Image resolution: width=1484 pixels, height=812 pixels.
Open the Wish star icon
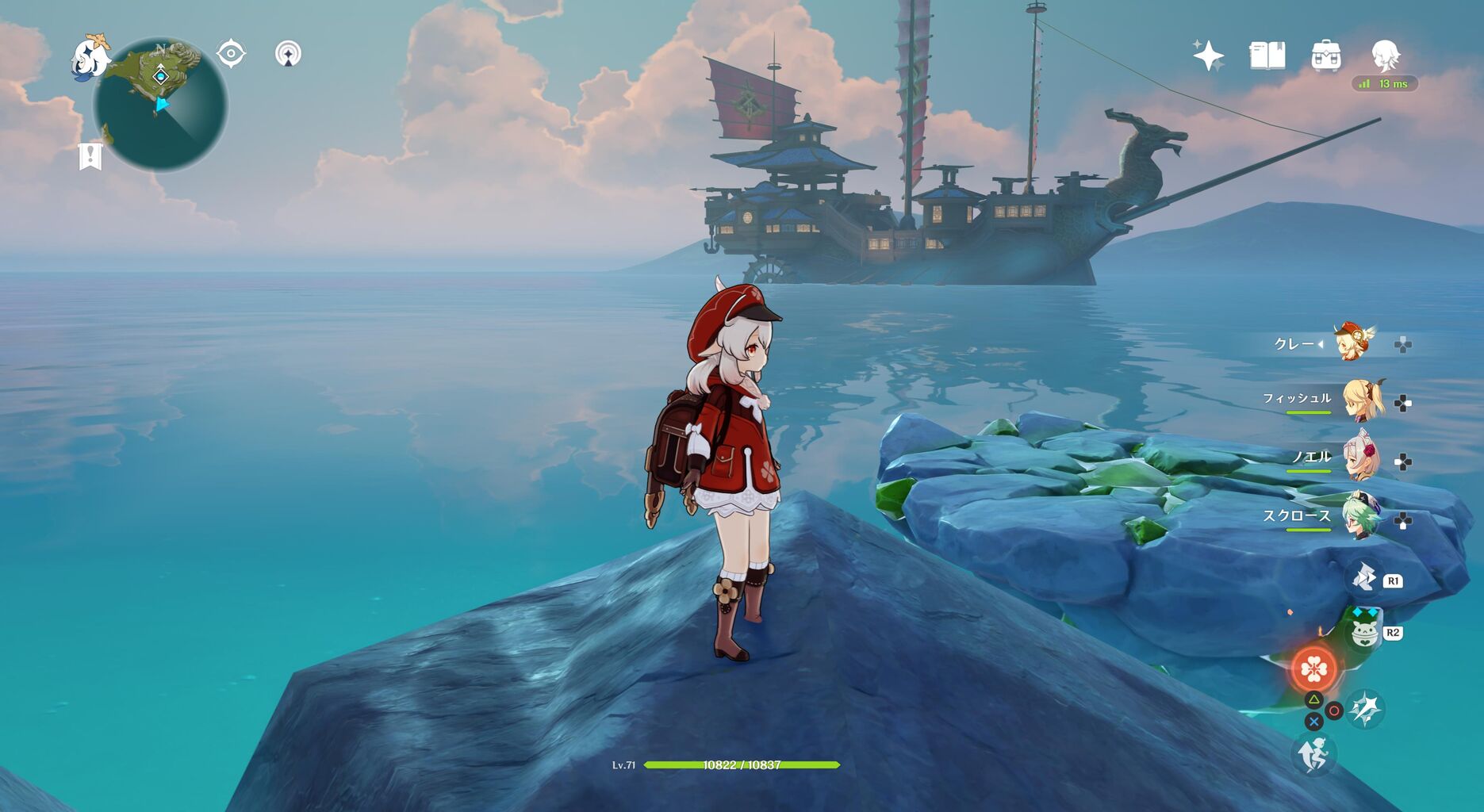(x=1208, y=56)
